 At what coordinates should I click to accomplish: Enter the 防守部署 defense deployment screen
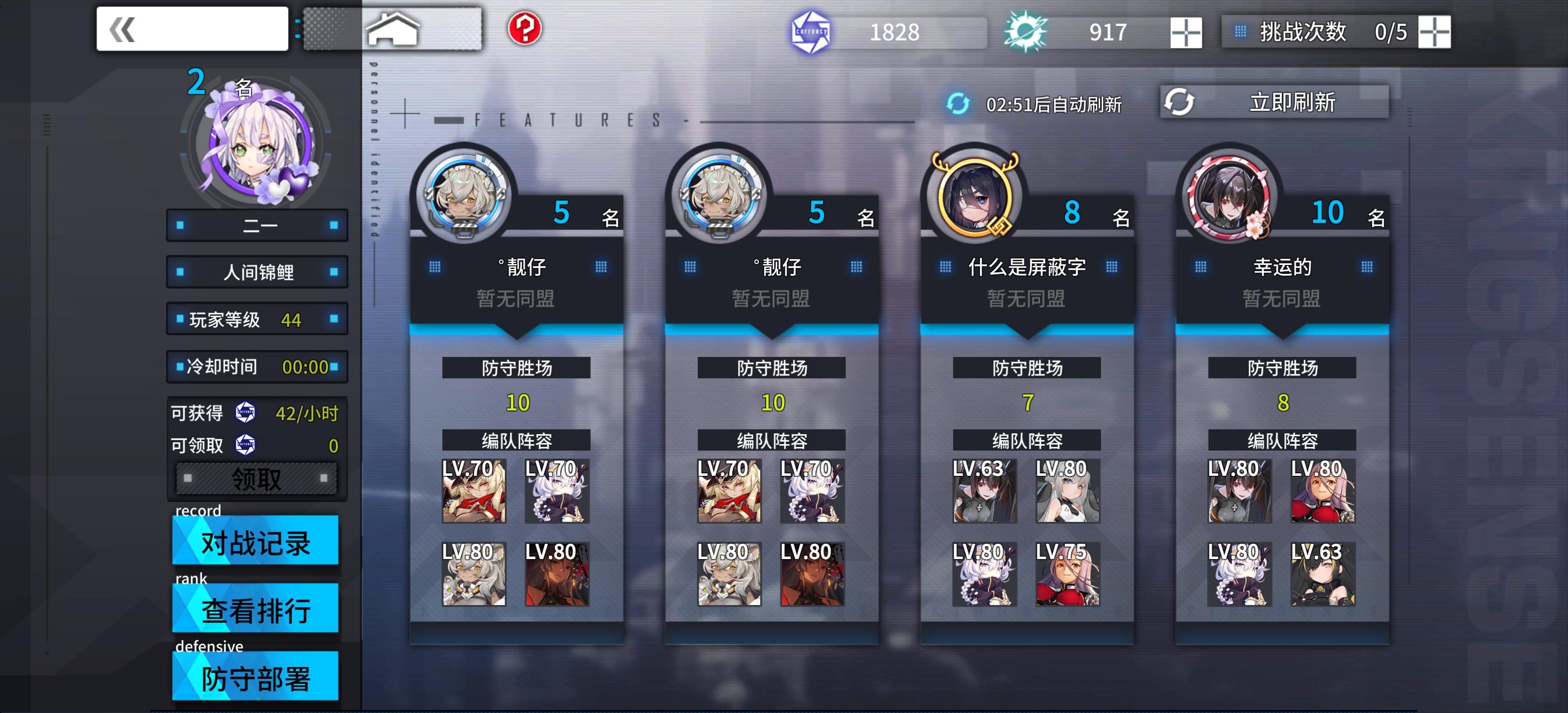coord(255,676)
